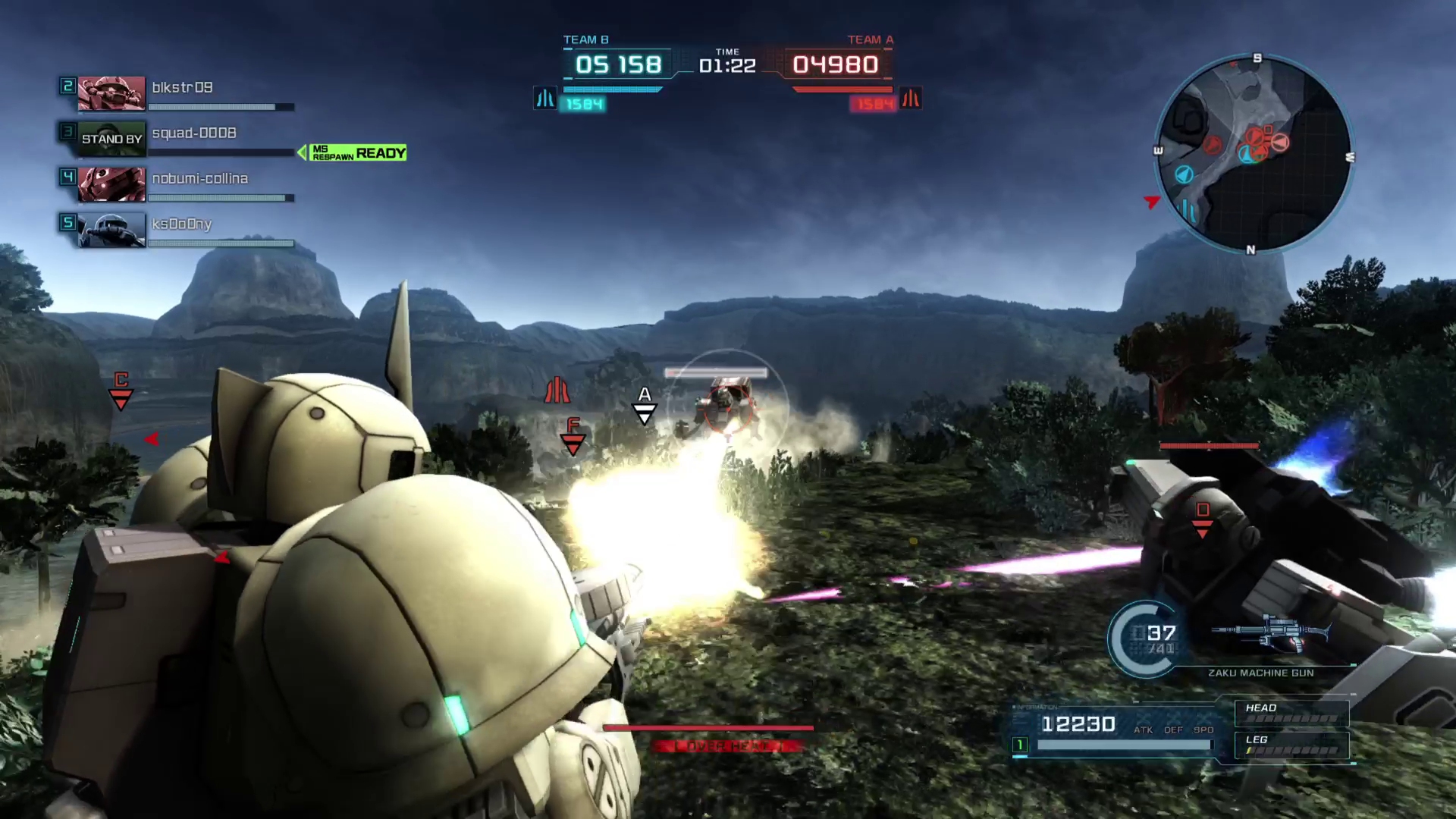Select waypoint marker A

645,404
